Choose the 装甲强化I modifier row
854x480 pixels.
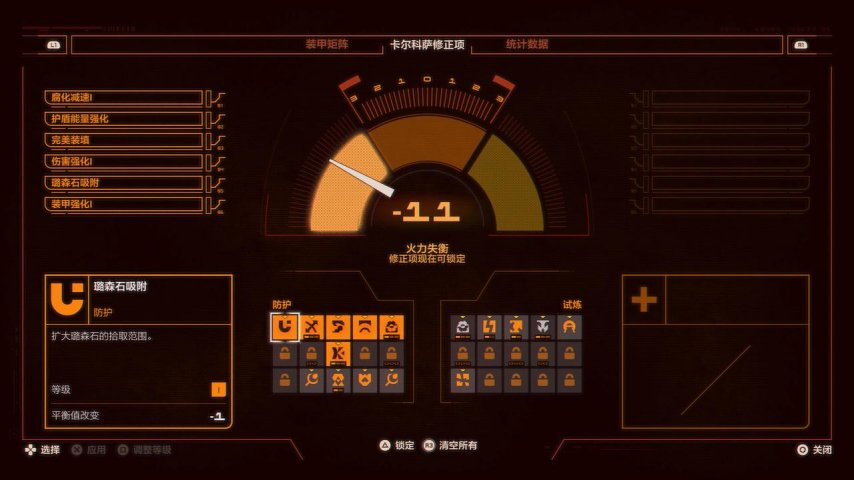coord(125,204)
